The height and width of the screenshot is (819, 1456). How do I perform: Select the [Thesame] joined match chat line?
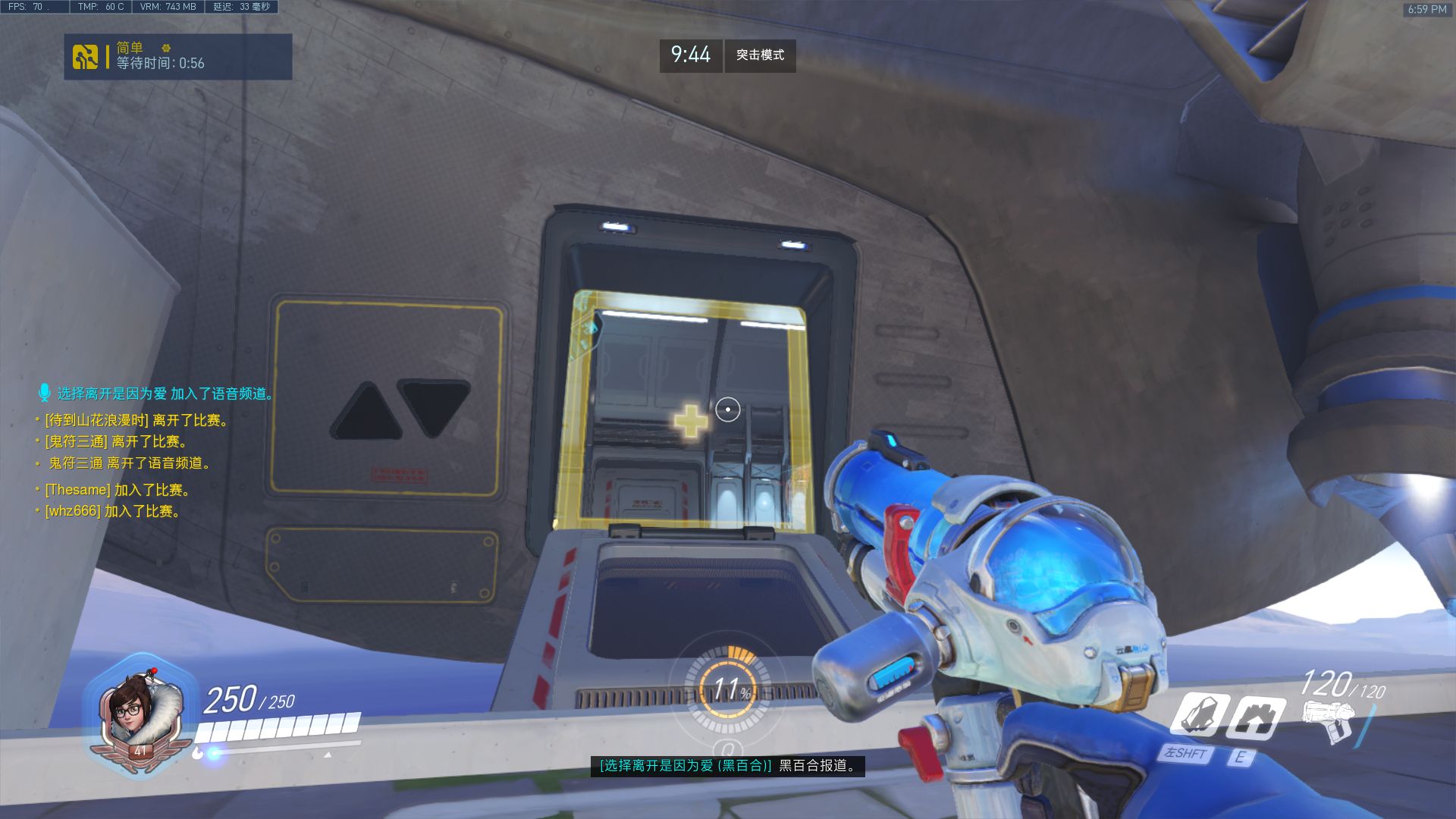click(118, 490)
